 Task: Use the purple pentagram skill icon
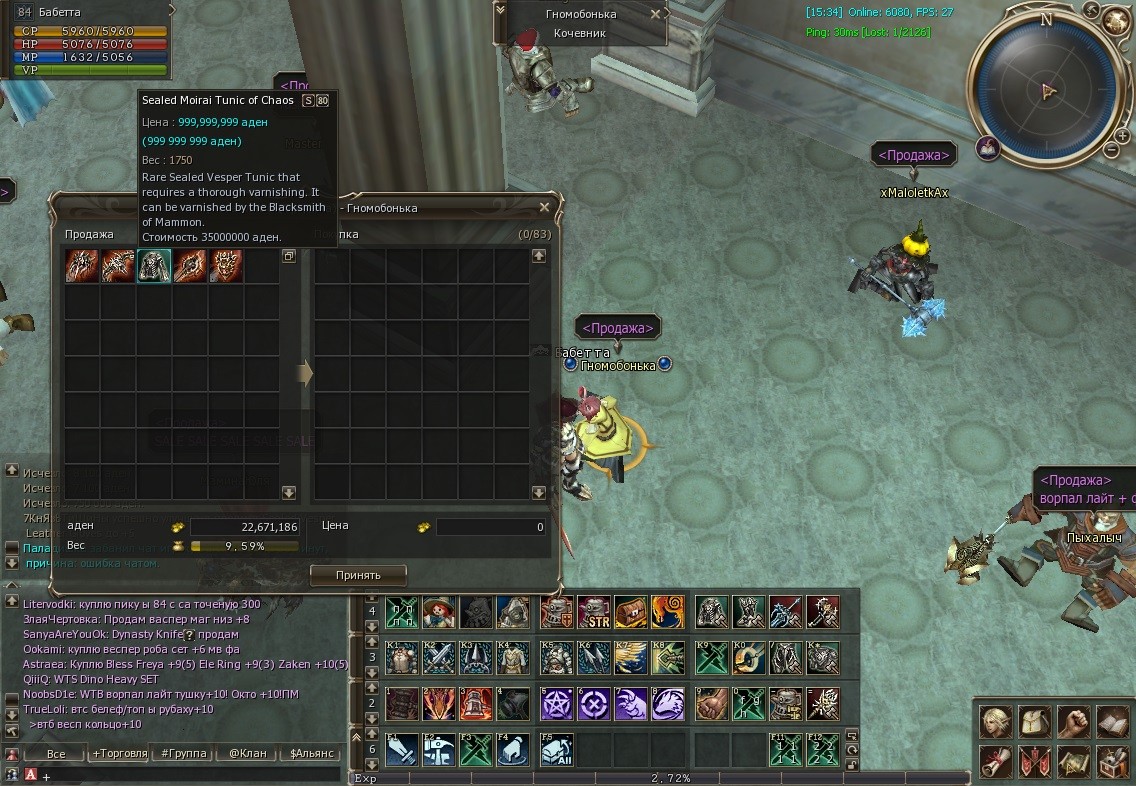pyautogui.click(x=557, y=703)
